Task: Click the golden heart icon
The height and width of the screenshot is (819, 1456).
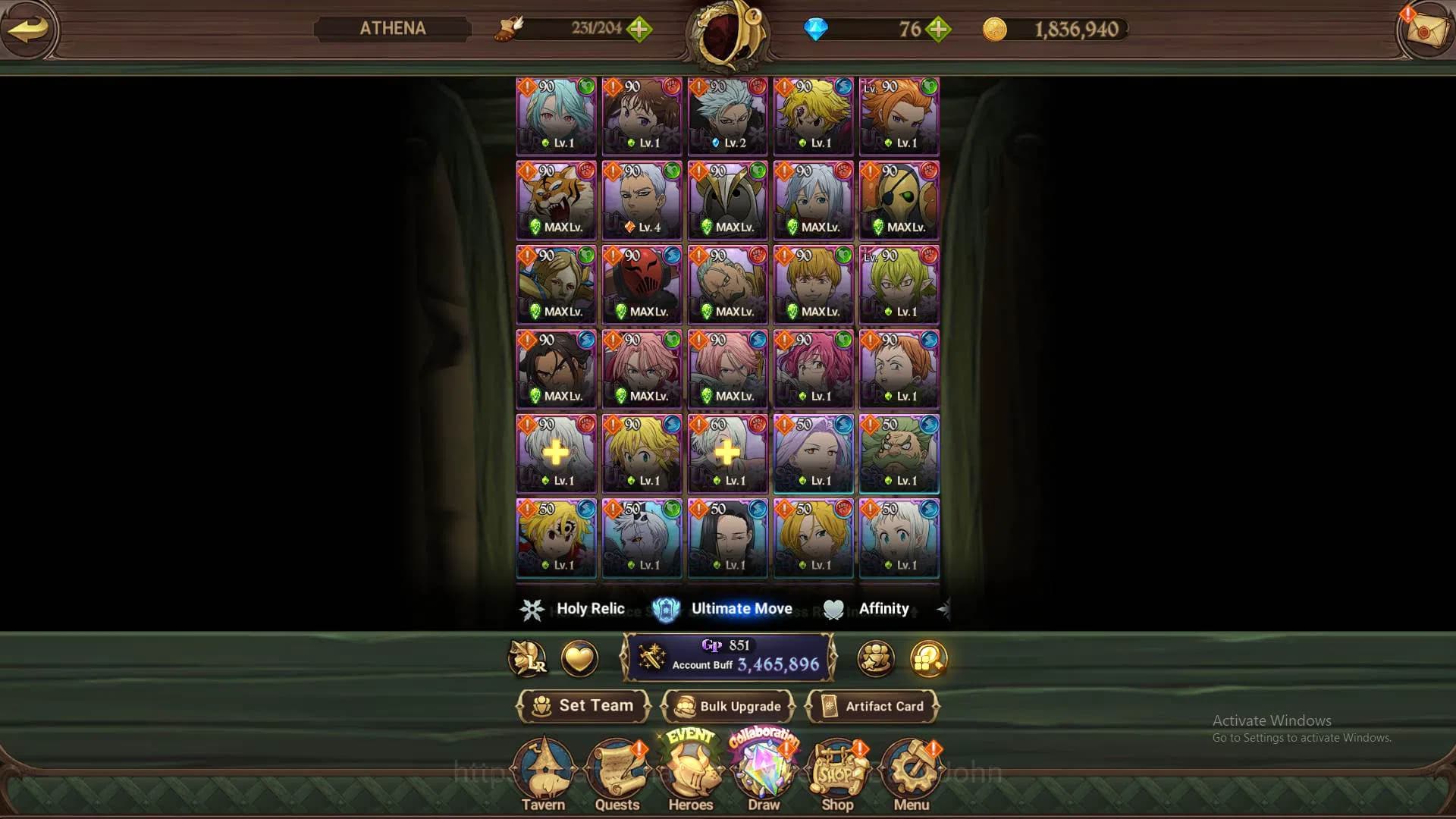Action: (x=579, y=658)
